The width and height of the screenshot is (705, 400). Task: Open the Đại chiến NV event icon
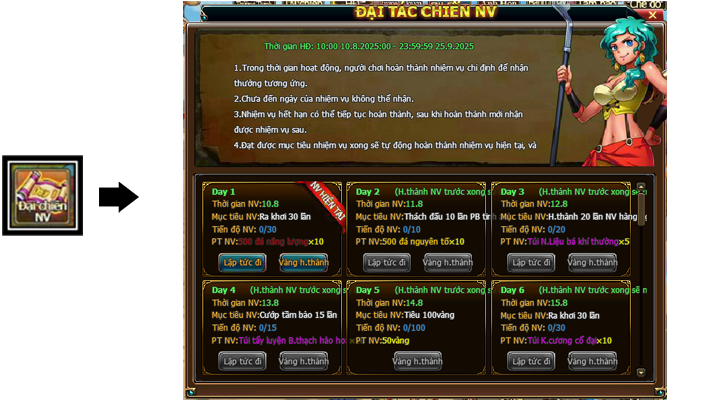(x=41, y=195)
